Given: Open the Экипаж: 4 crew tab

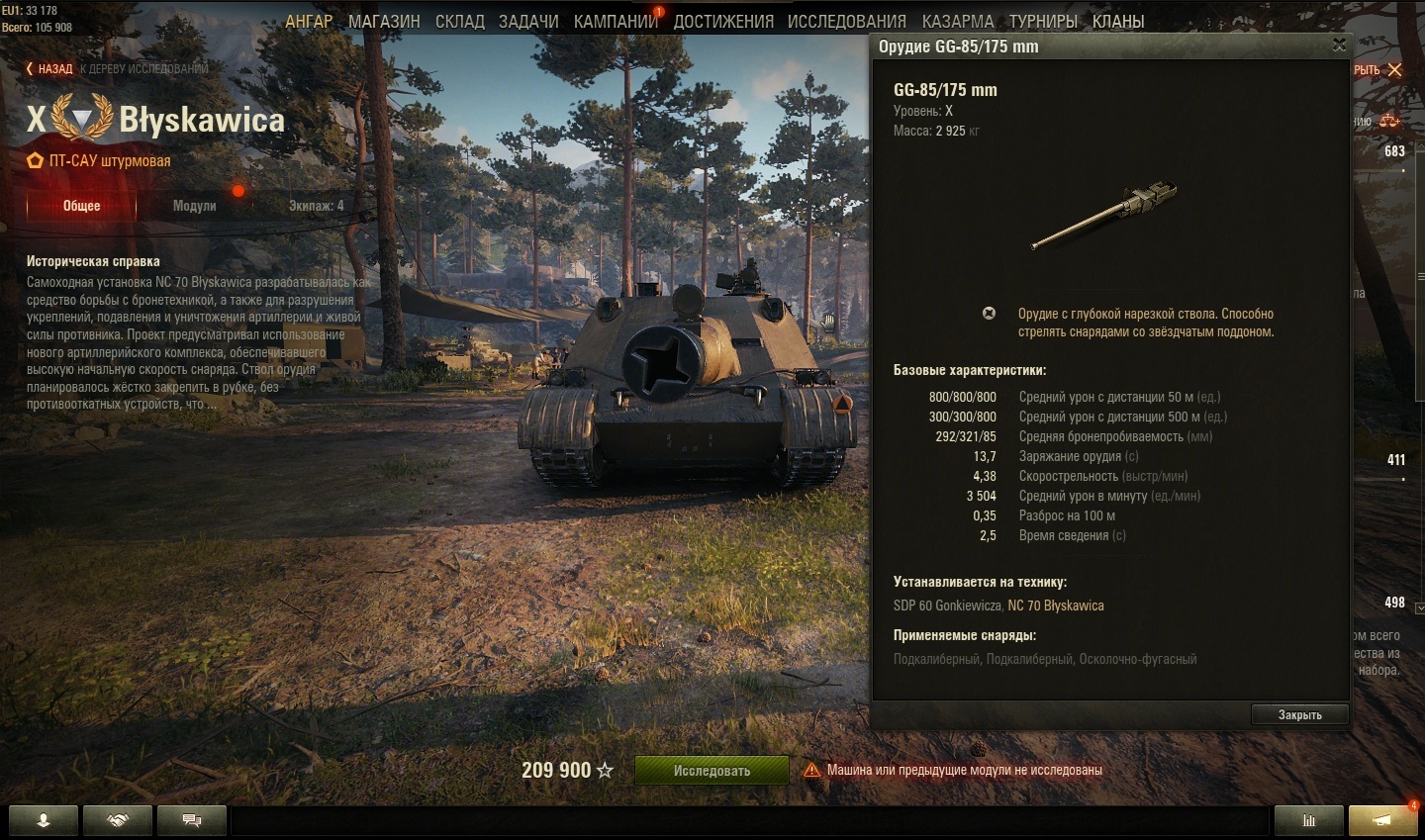Looking at the screenshot, I should pyautogui.click(x=316, y=206).
